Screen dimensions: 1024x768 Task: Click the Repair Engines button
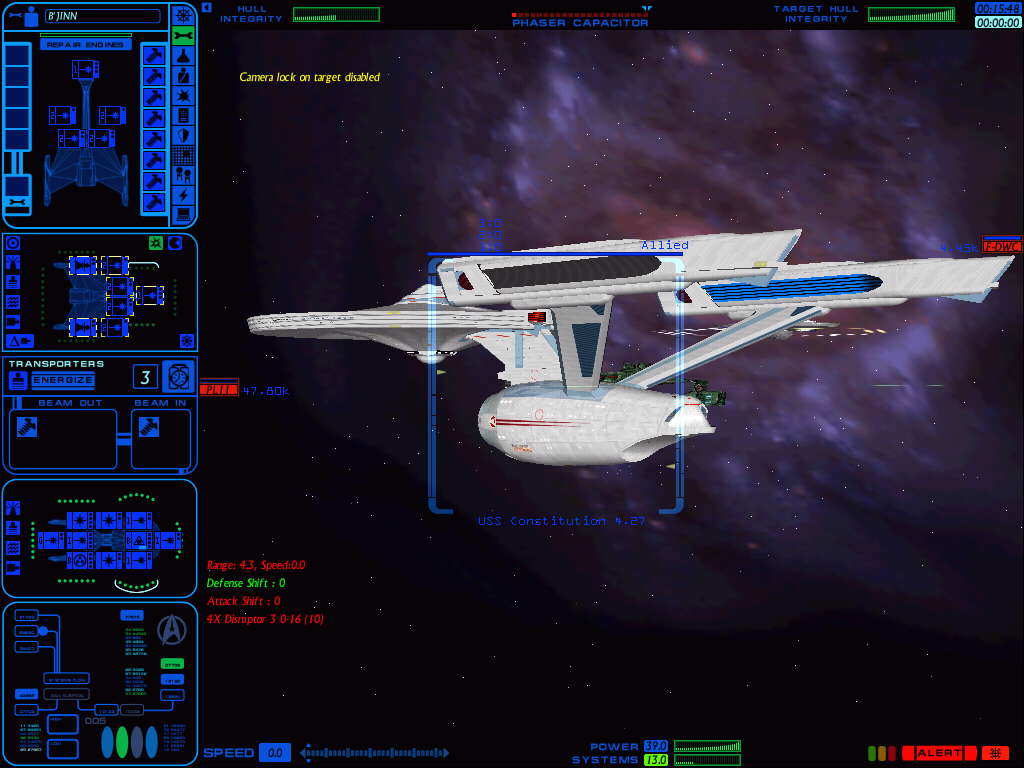click(x=85, y=45)
